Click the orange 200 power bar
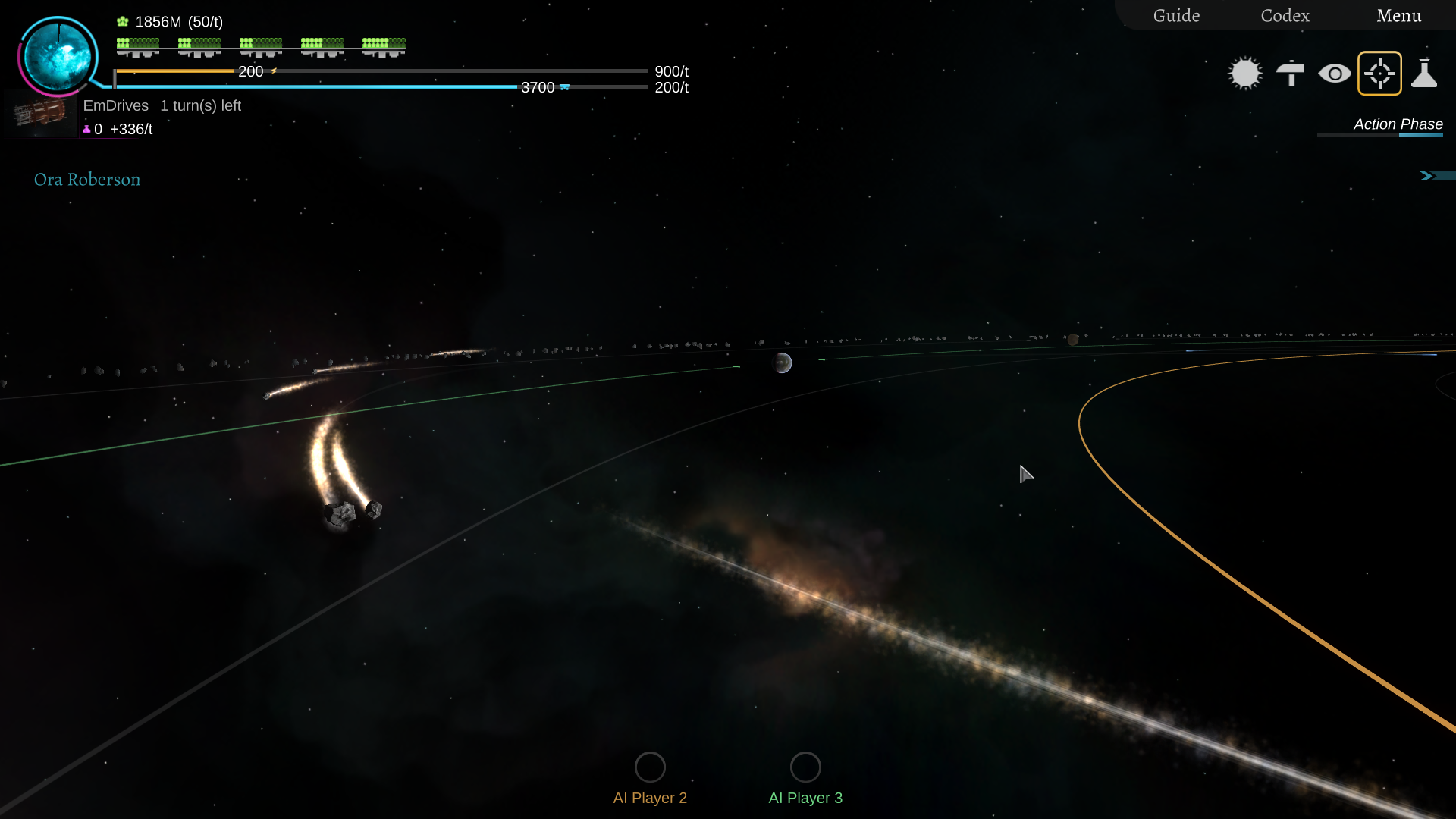The height and width of the screenshot is (819, 1456). (182, 71)
